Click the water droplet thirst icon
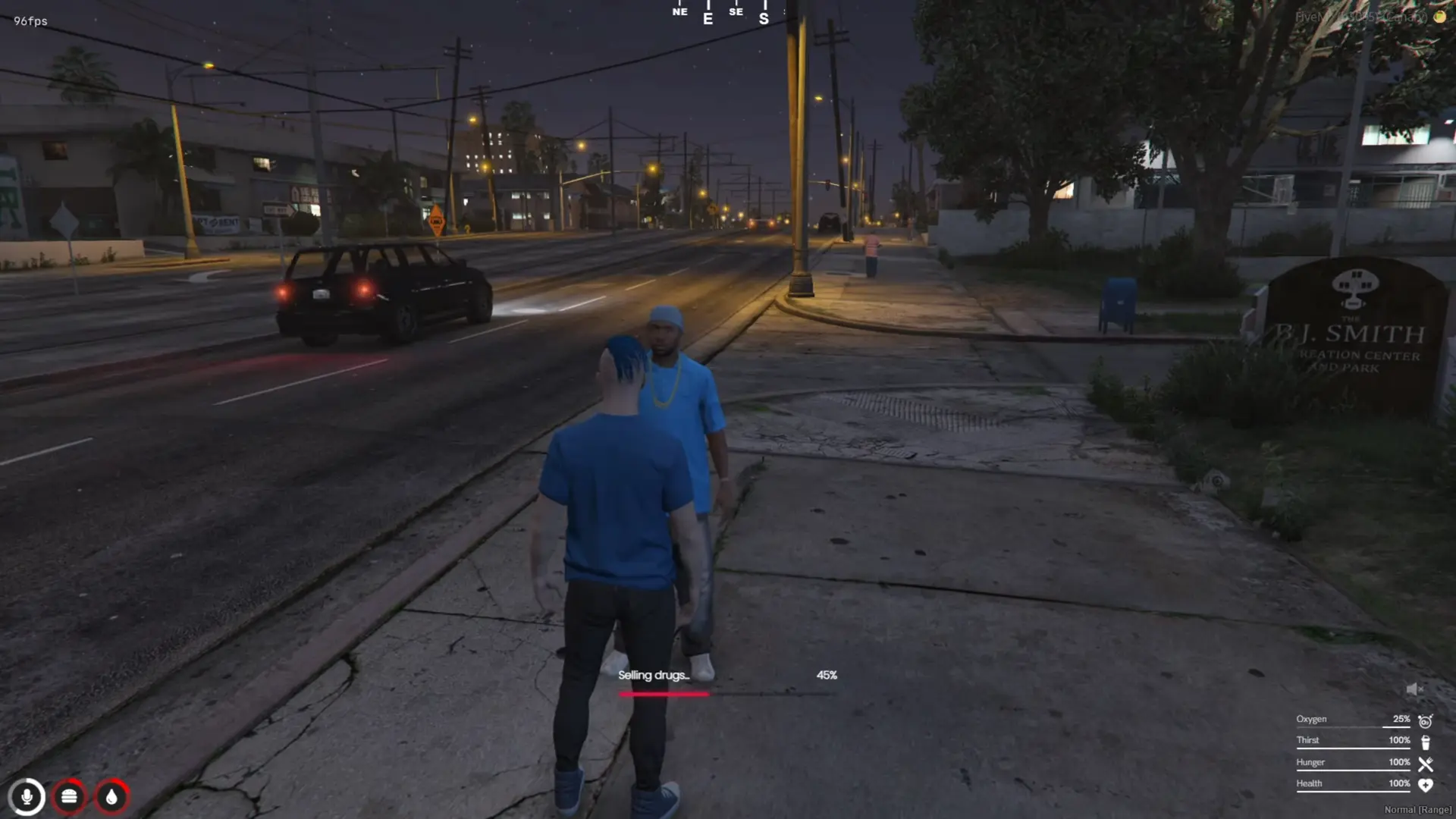 [x=111, y=797]
